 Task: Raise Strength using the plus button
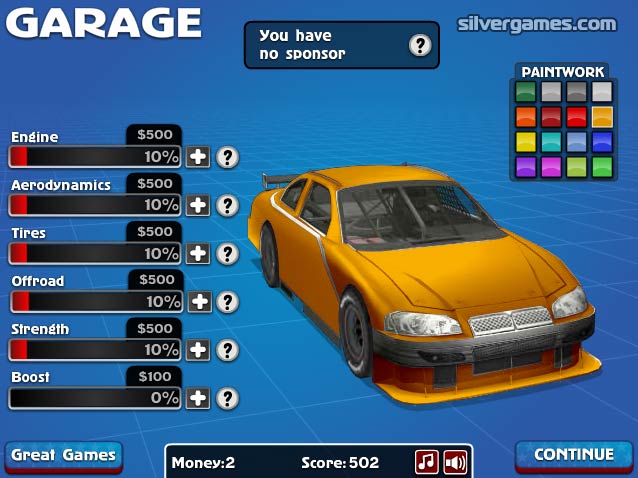point(199,349)
